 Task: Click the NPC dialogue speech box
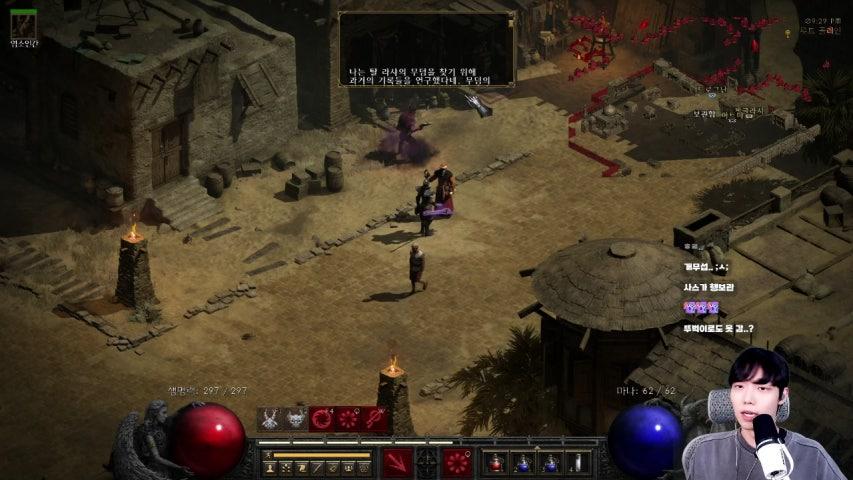click(427, 48)
